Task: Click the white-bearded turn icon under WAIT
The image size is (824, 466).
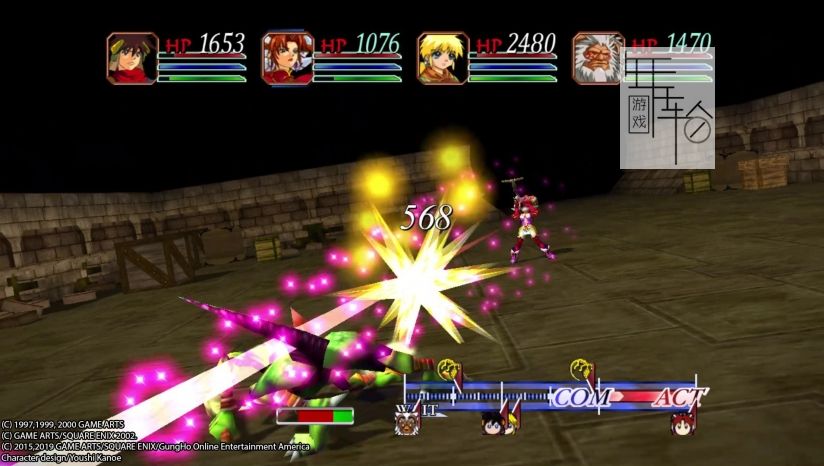Action: (406, 423)
